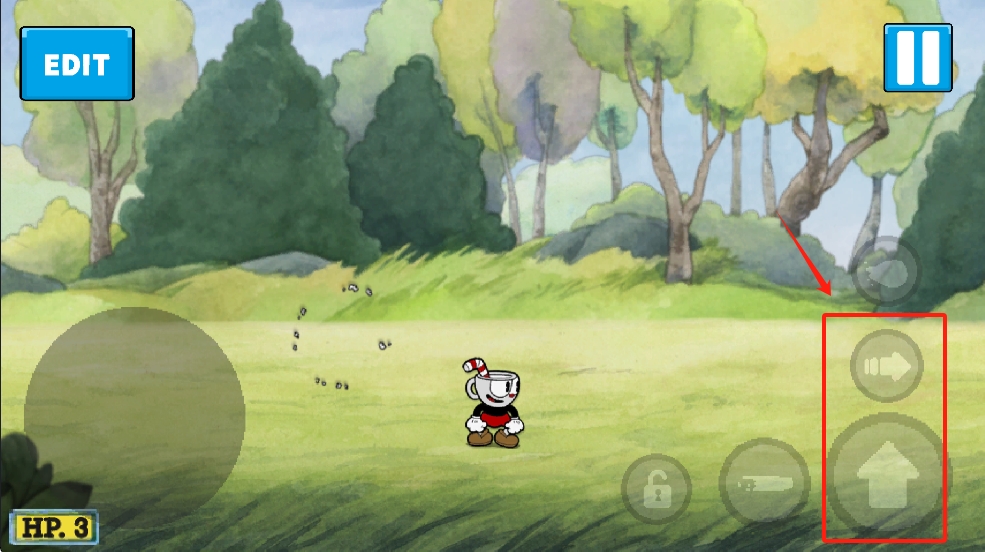This screenshot has width=985, height=552.
Task: Tap the jump up-arrow button
Action: coord(884,474)
